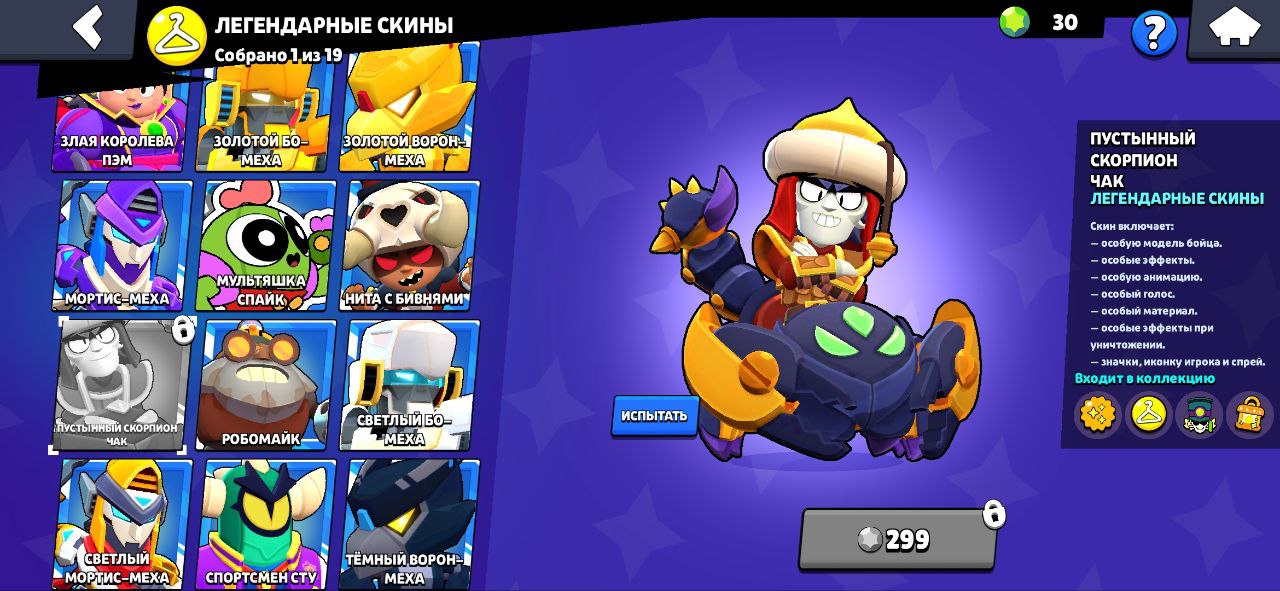This screenshot has width=1280, height=591.
Task: Choose the Нита с бивнями skin
Action: coord(410,245)
